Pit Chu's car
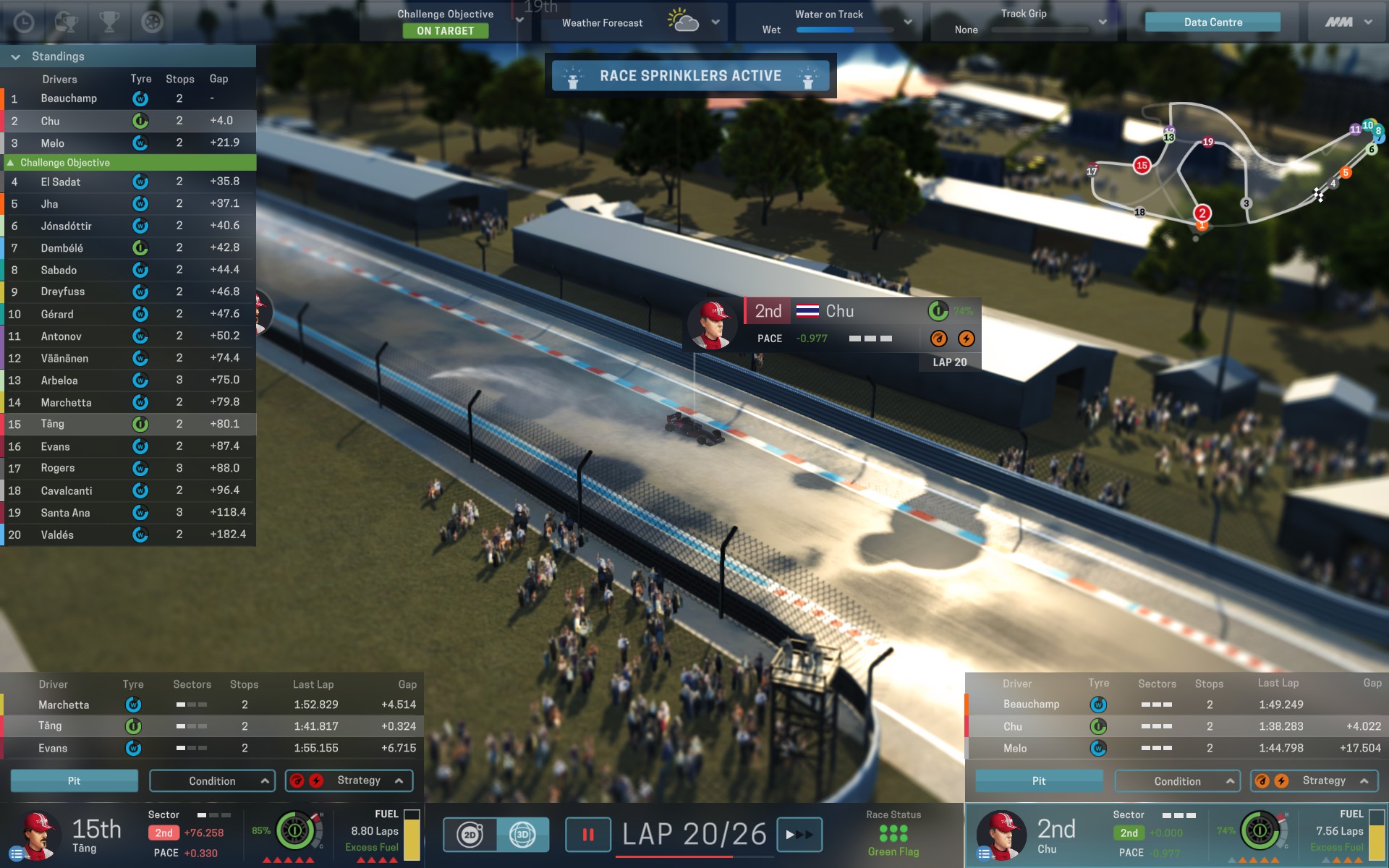This screenshot has width=1389, height=868. pyautogui.click(x=1039, y=781)
